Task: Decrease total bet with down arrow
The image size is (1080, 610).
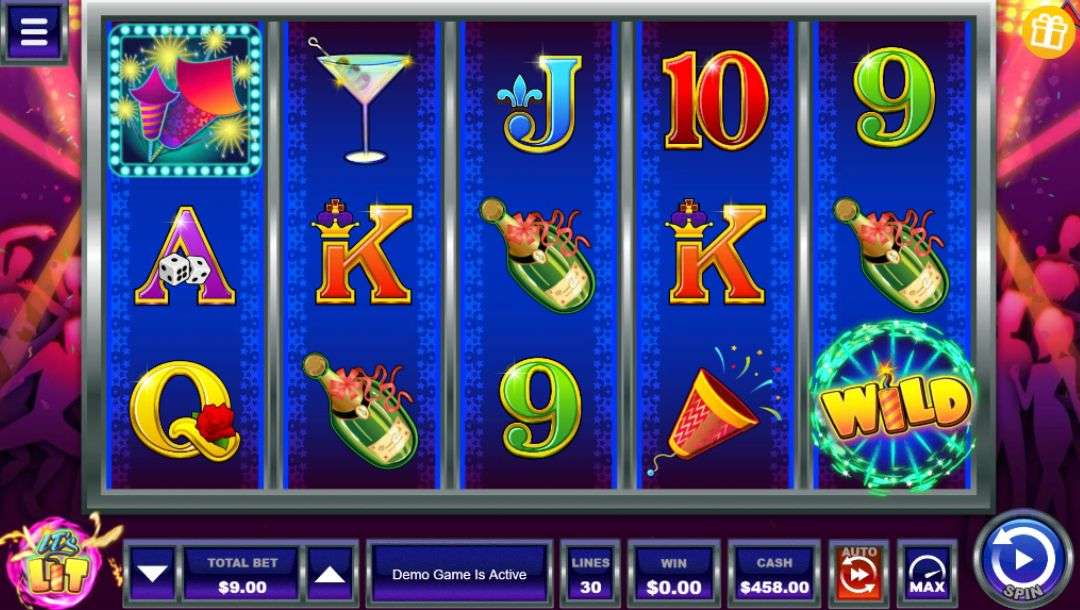Action: pos(153,574)
